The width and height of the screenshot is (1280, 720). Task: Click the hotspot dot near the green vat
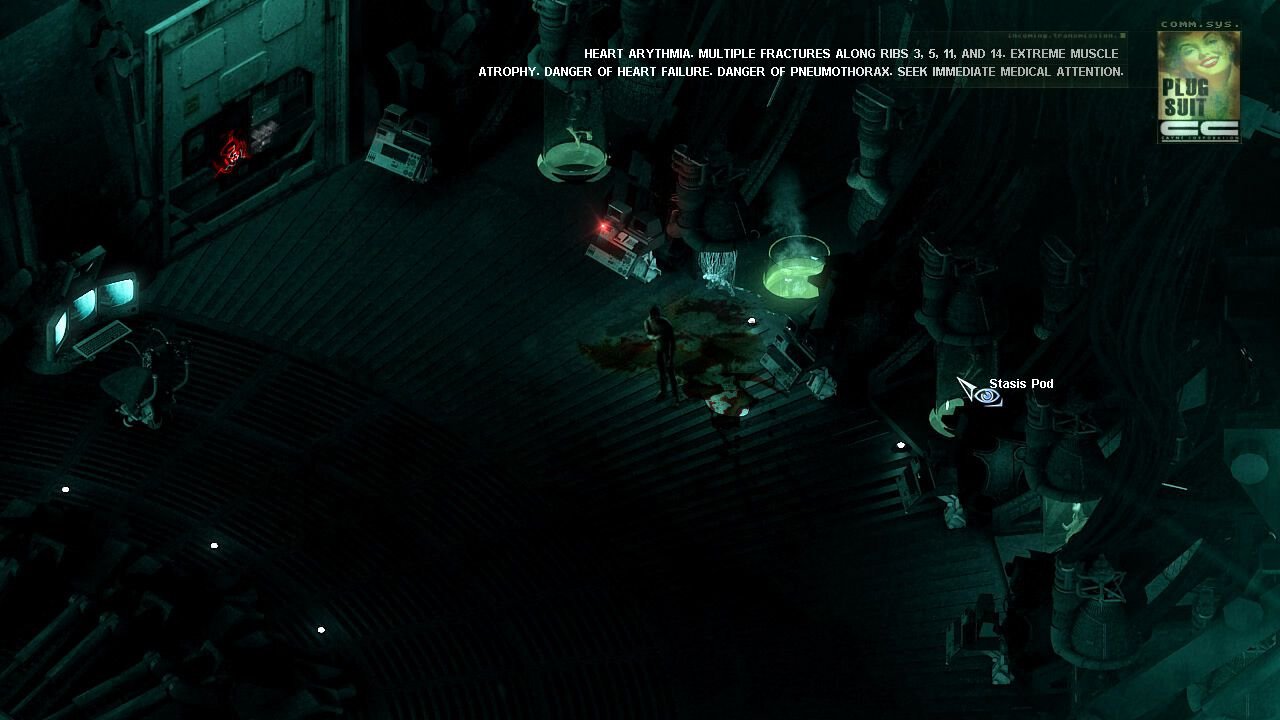pos(751,321)
